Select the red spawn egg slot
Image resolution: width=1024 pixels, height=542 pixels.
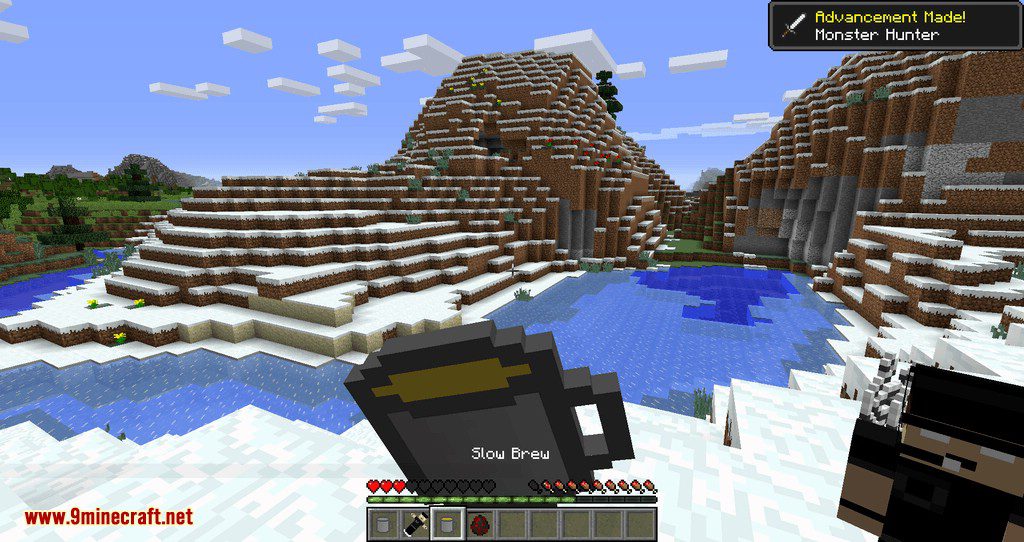478,523
